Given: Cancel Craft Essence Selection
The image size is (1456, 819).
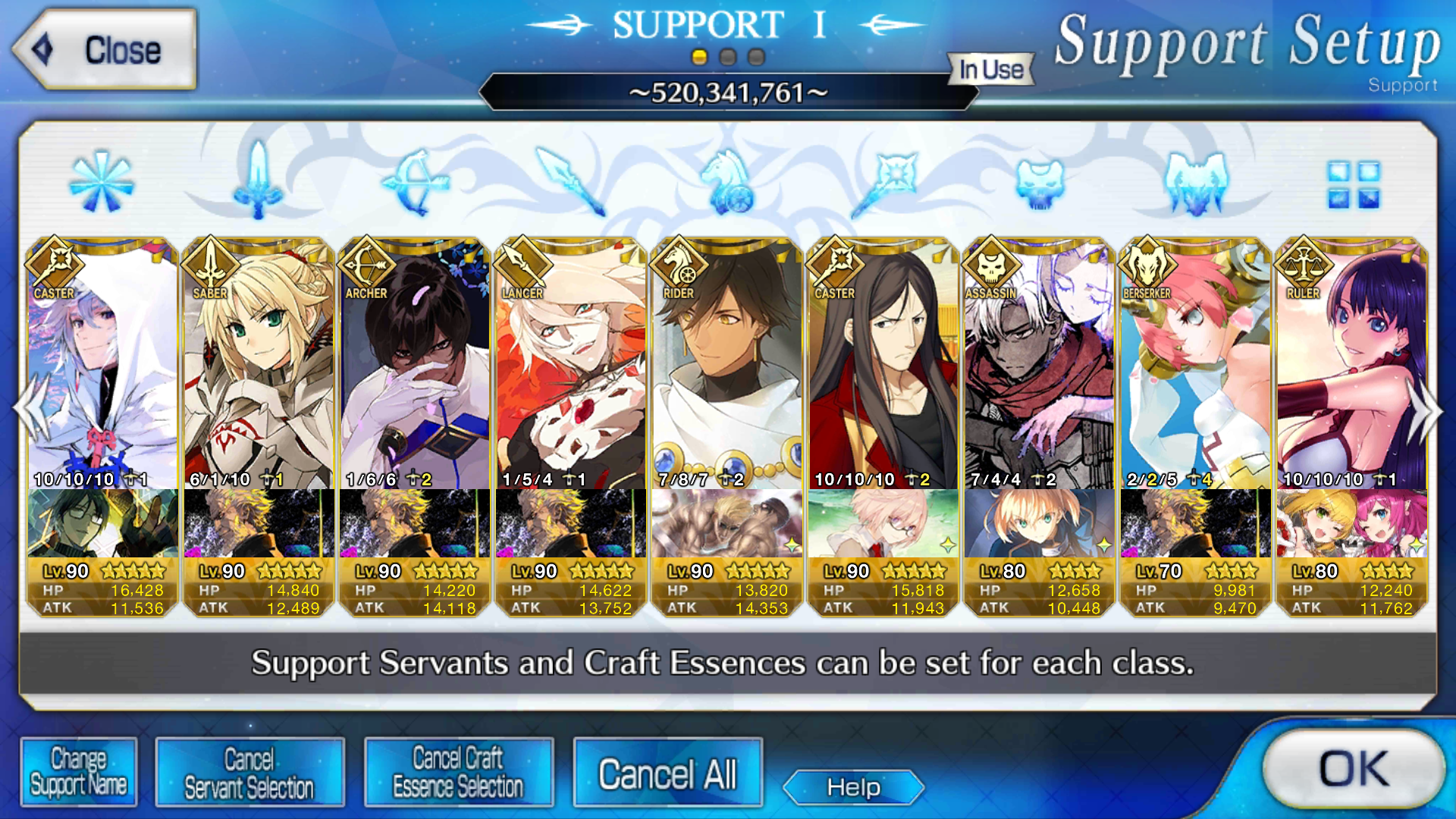Looking at the screenshot, I should point(459,772).
